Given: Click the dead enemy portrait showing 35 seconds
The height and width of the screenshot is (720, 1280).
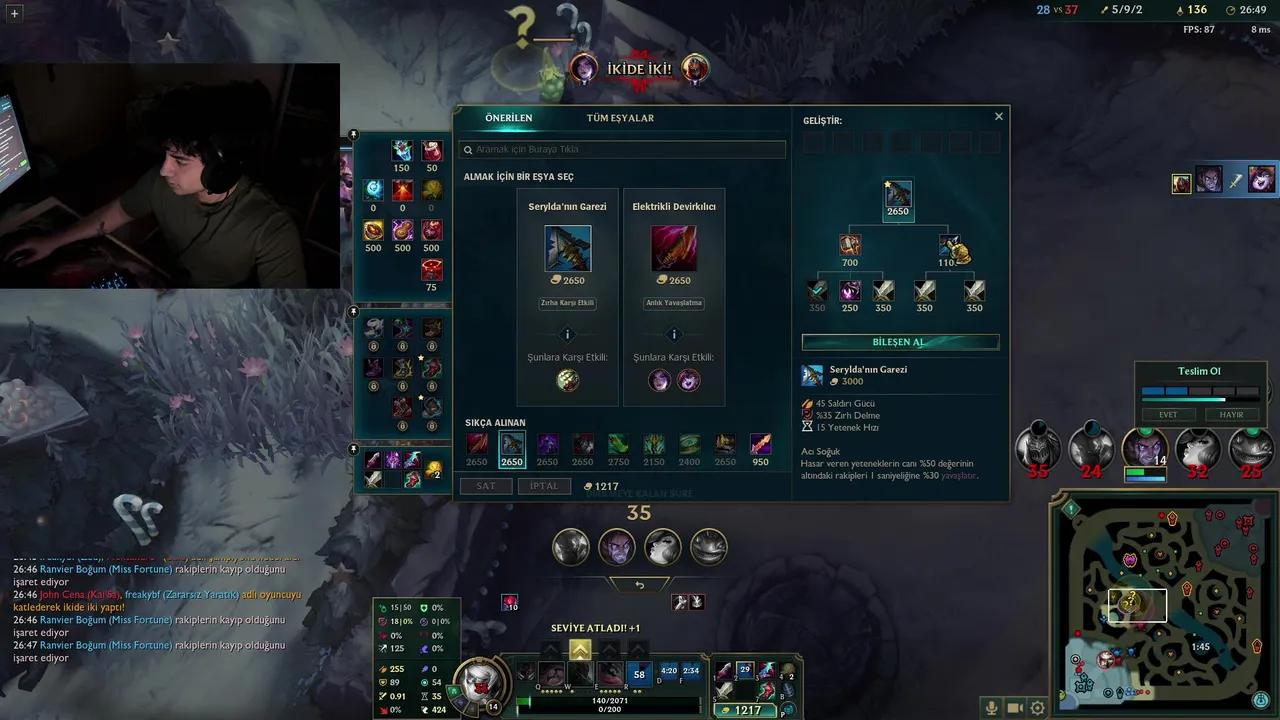Looking at the screenshot, I should click(x=1036, y=450).
